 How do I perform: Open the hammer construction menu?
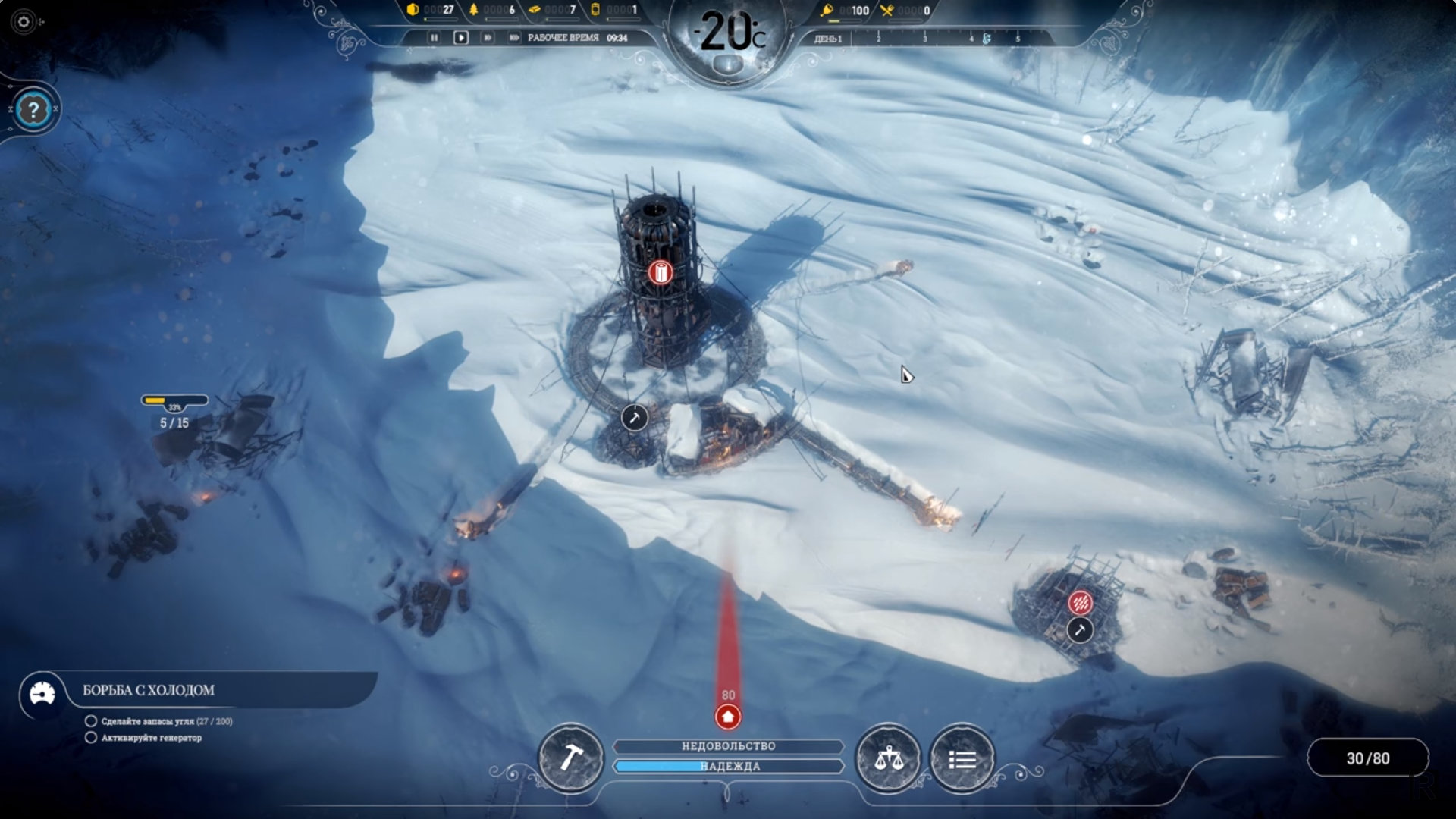(570, 758)
